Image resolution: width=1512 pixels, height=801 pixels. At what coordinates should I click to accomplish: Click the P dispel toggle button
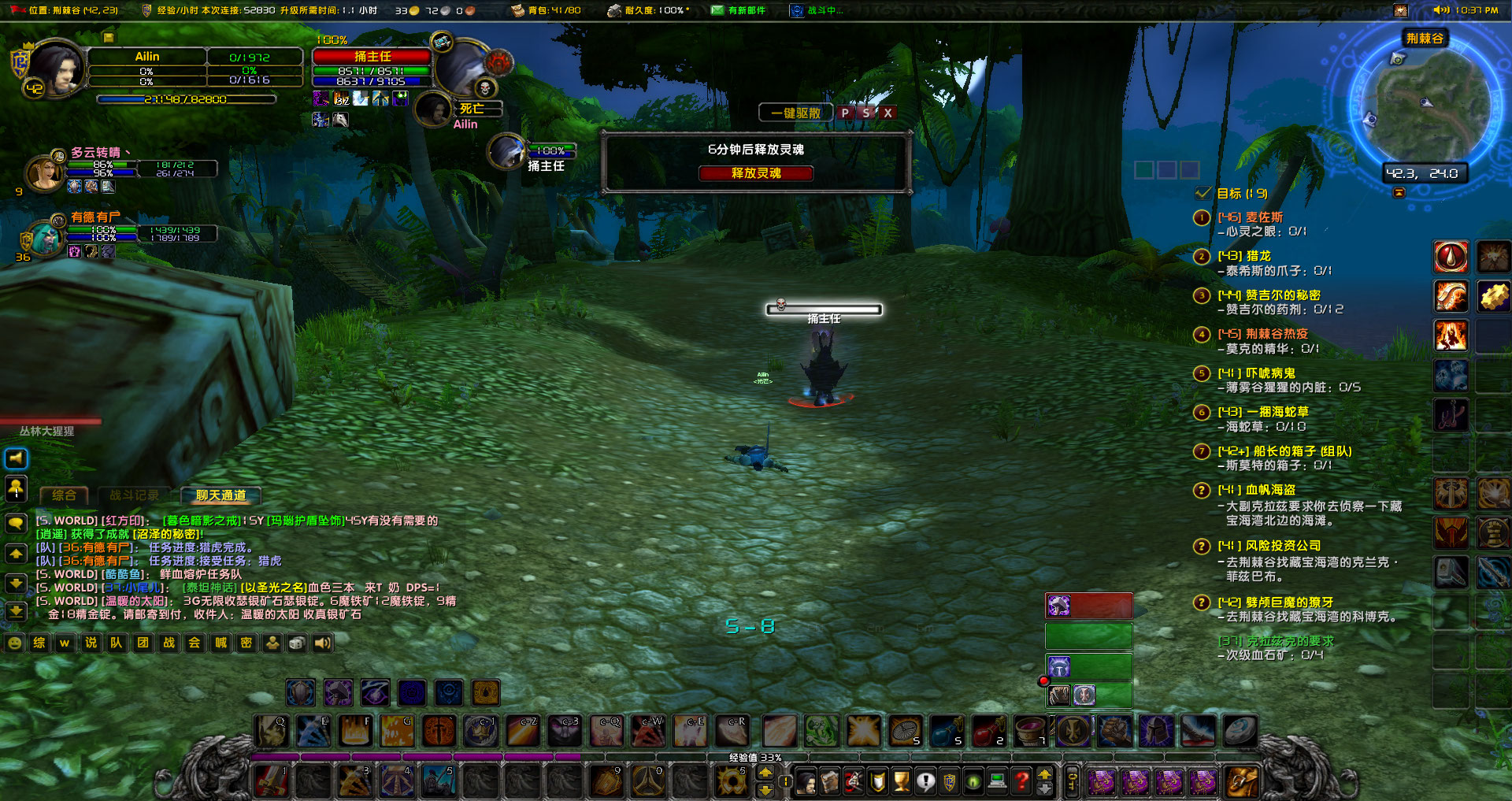[845, 113]
